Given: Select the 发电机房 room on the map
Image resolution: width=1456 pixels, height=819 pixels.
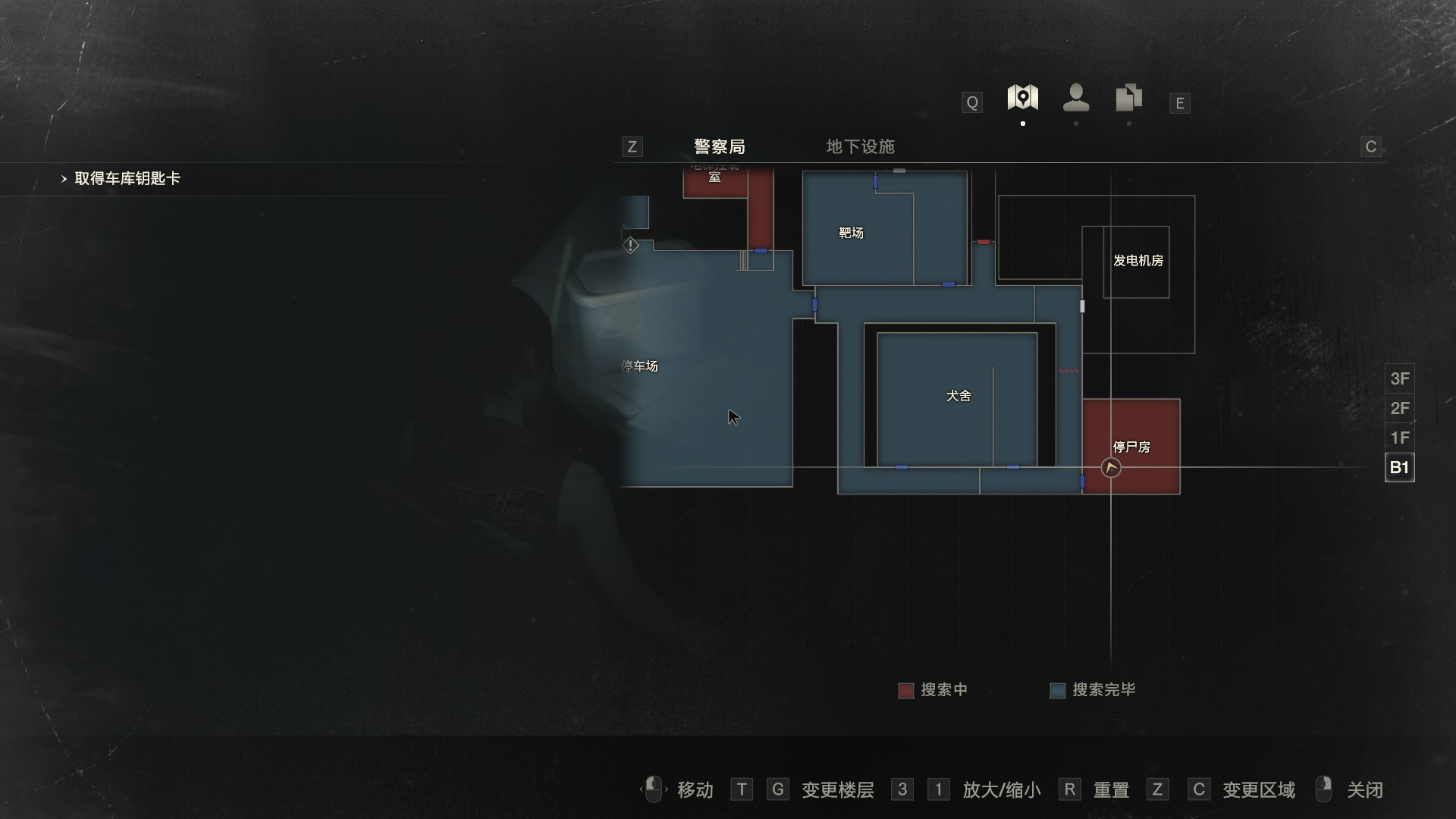Looking at the screenshot, I should tap(1137, 261).
